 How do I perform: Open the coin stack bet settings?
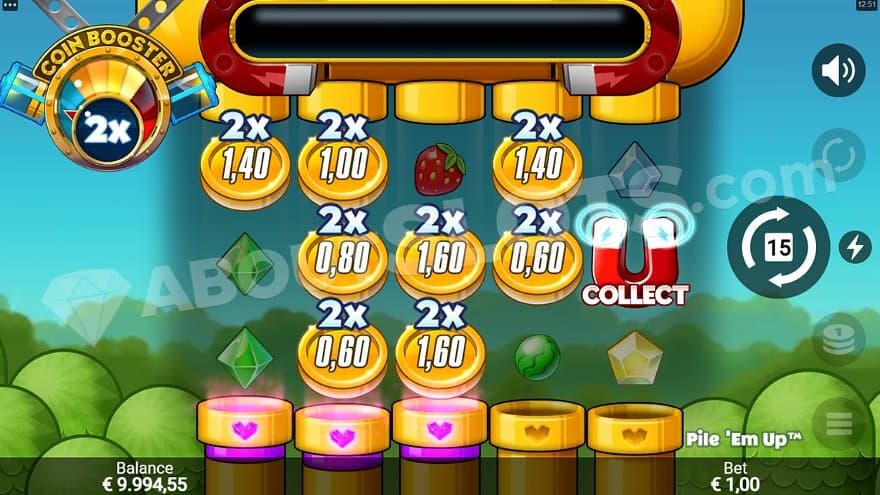[x=838, y=340]
